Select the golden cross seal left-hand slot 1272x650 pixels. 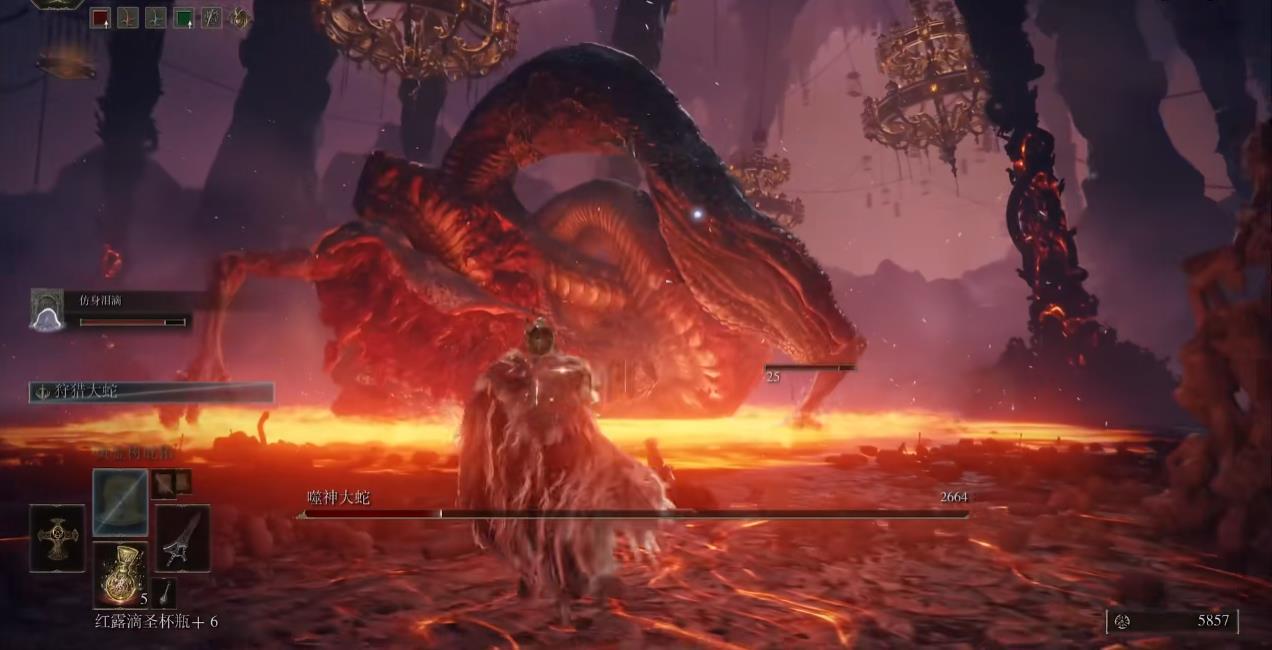click(57, 538)
